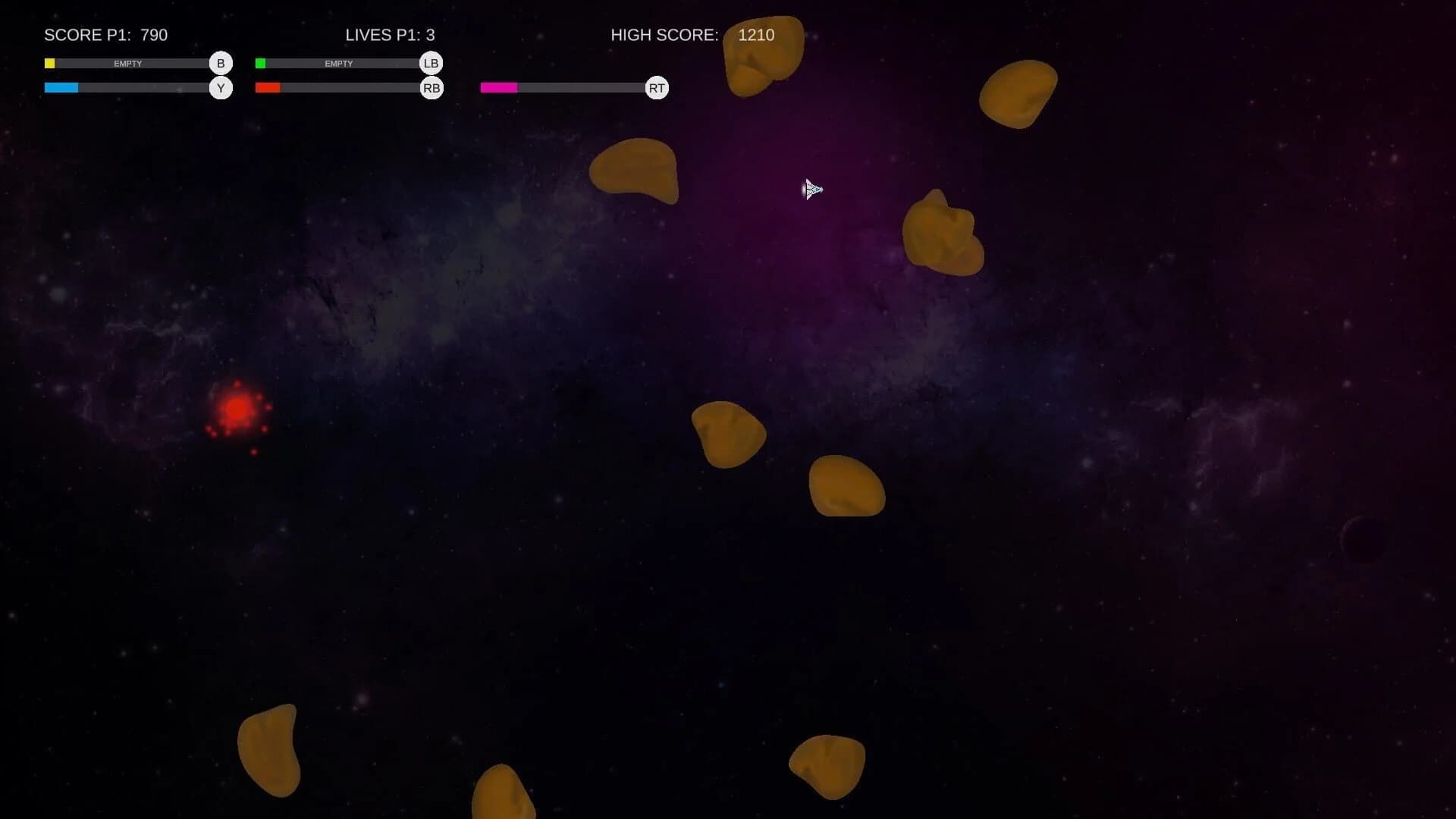
Task: Click the asteroid near the top-right corner
Action: (x=1019, y=93)
